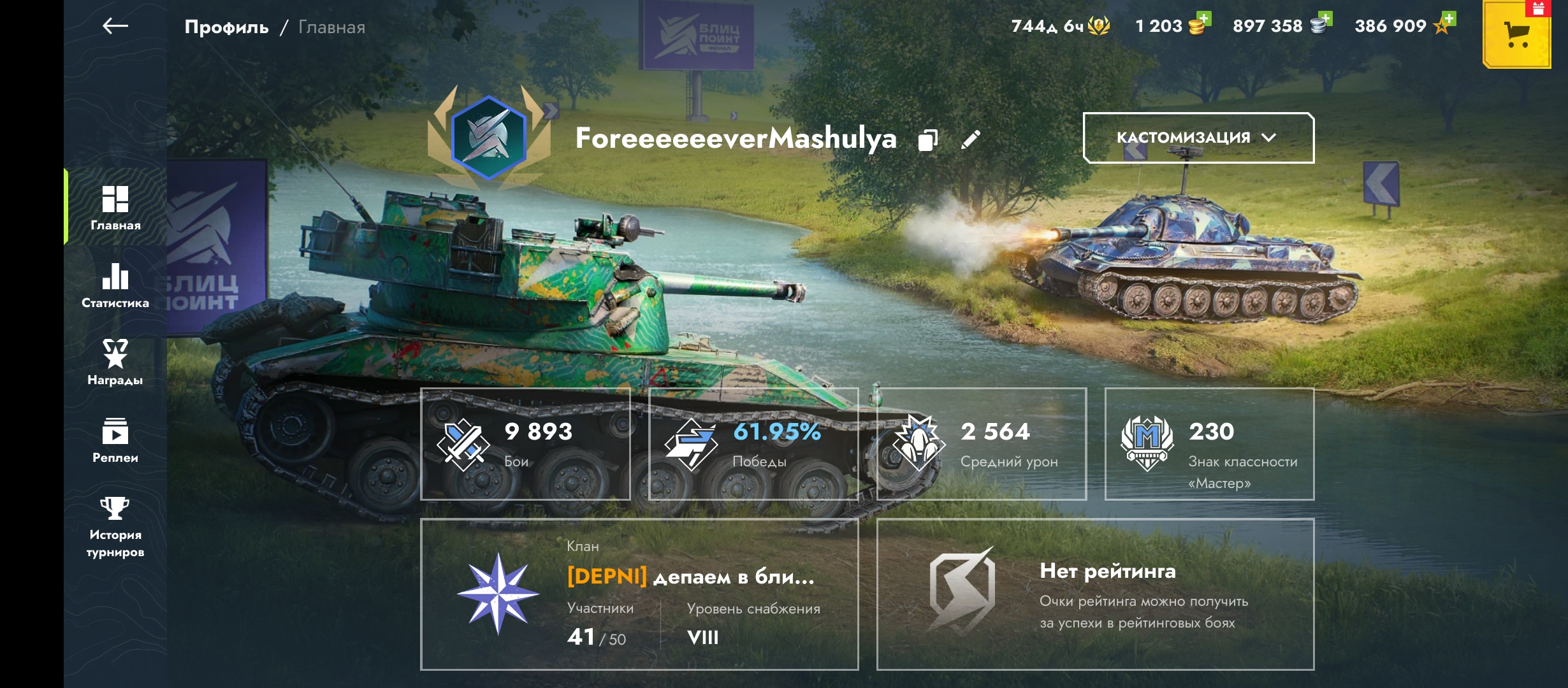
Task: Expand the КАСТОМИЗАЦИЯ dropdown
Action: coord(1198,138)
